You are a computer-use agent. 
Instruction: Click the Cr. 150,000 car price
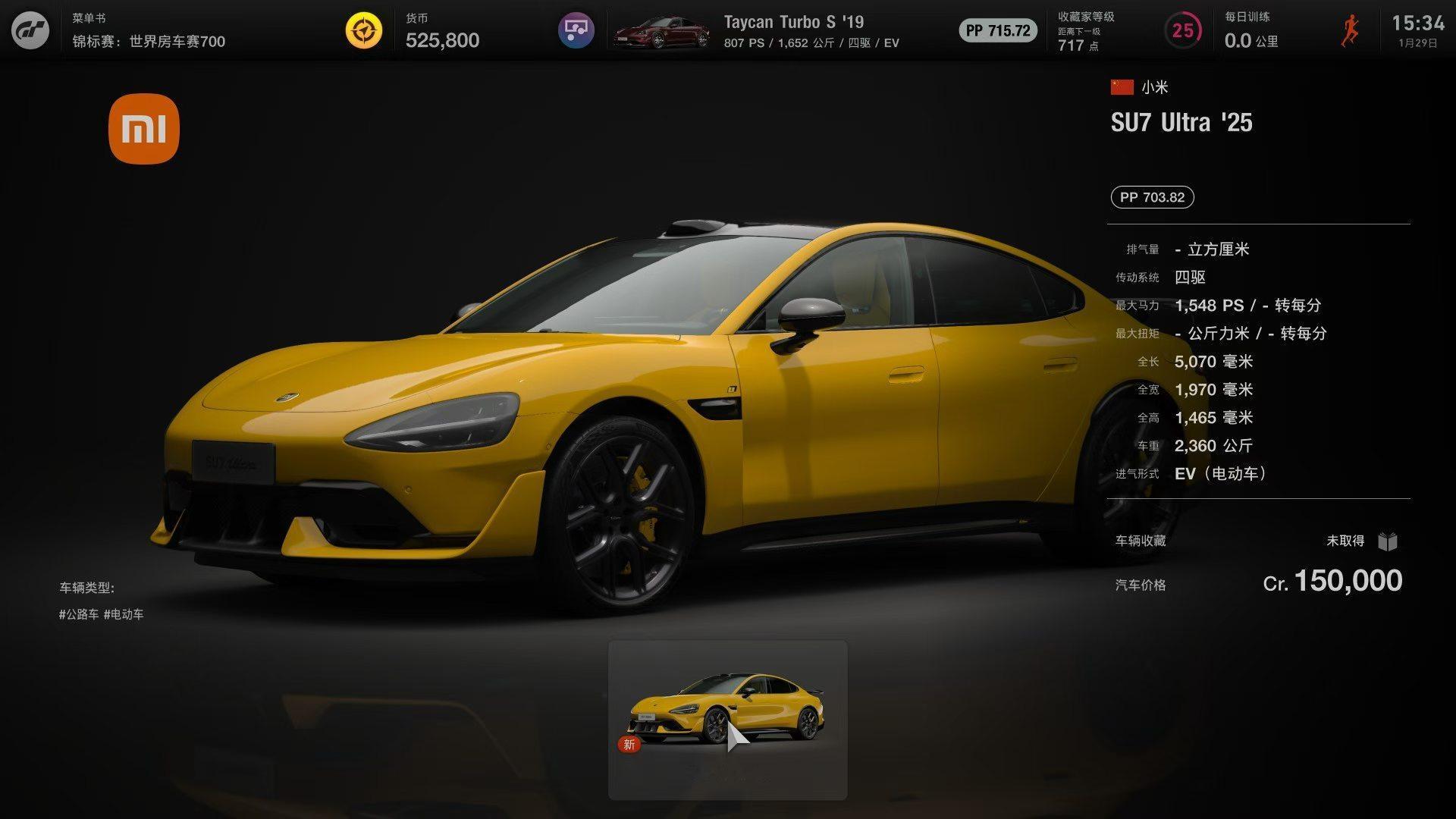tap(1332, 582)
